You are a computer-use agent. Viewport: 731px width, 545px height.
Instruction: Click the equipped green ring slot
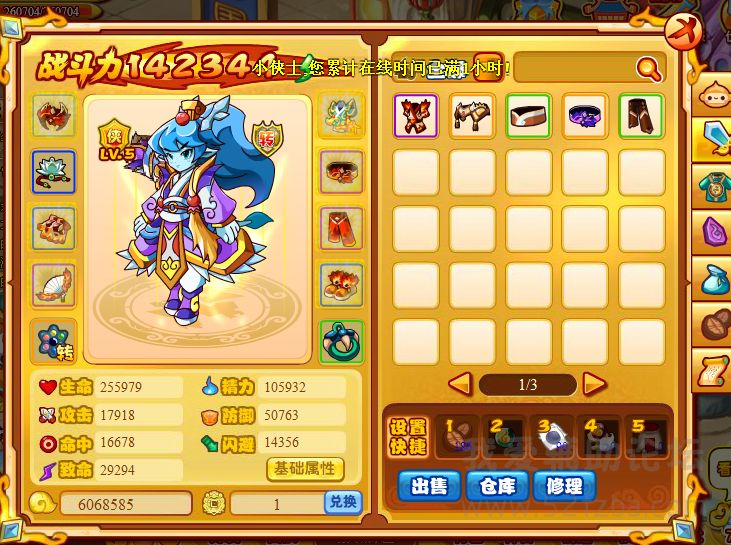click(x=342, y=342)
